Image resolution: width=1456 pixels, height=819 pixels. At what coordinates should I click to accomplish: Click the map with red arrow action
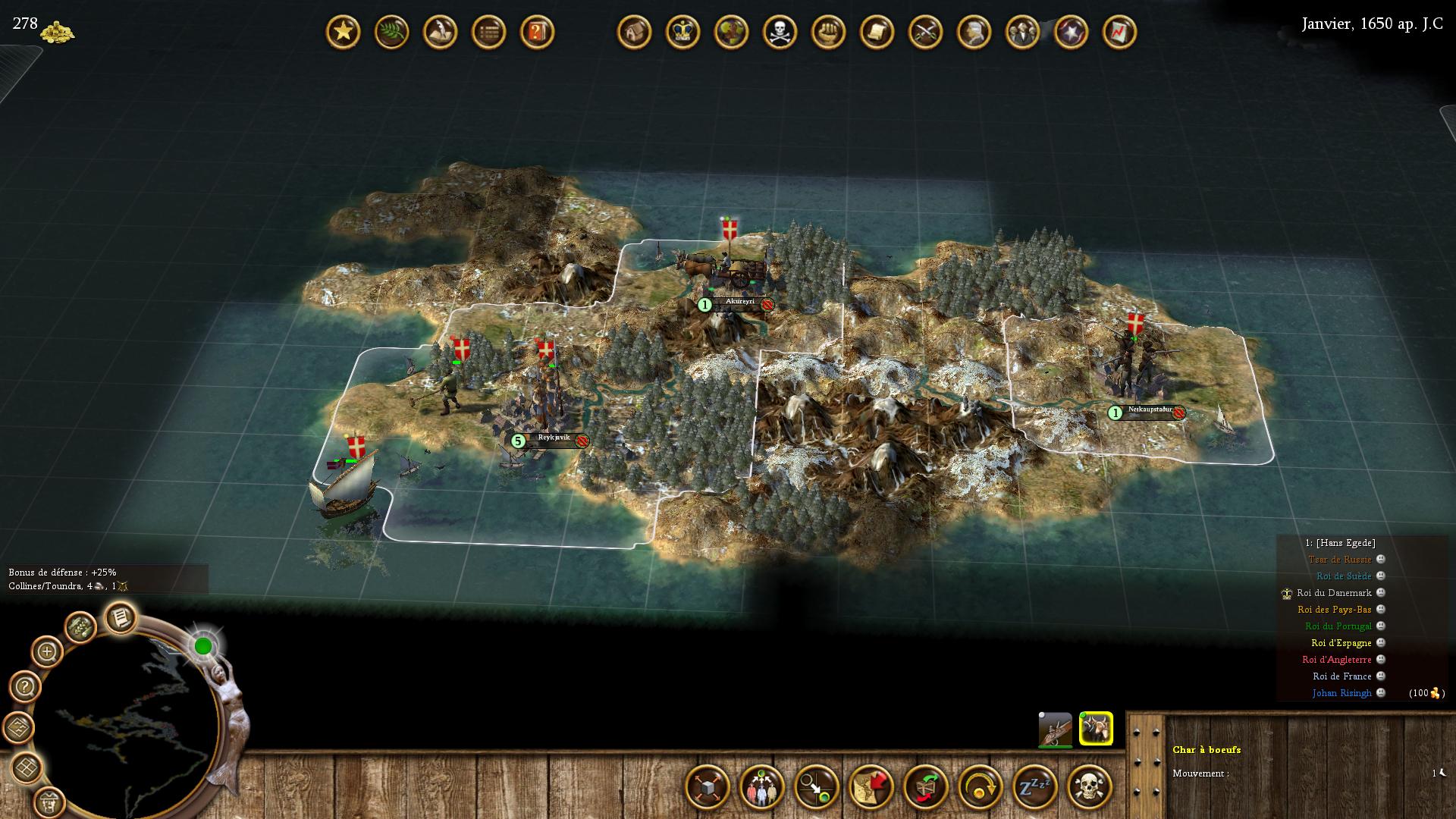[871, 786]
